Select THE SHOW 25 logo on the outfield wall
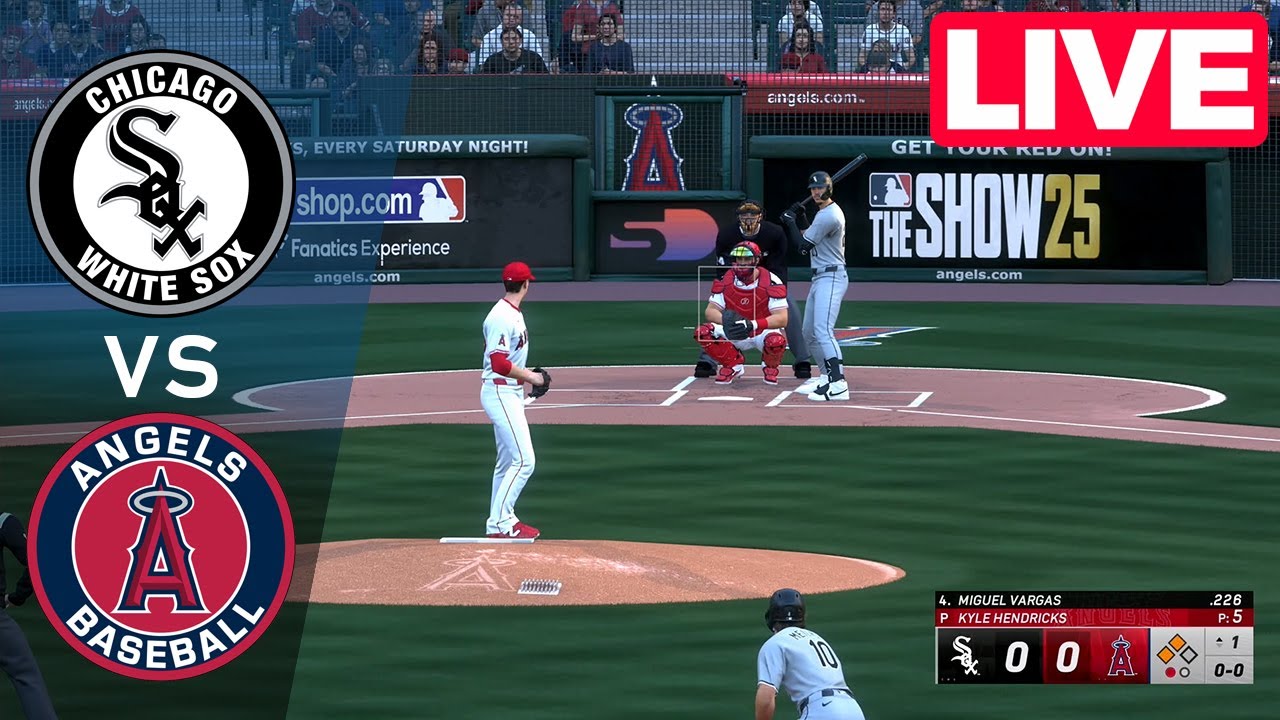Viewport: 1280px width, 720px height. click(x=985, y=215)
